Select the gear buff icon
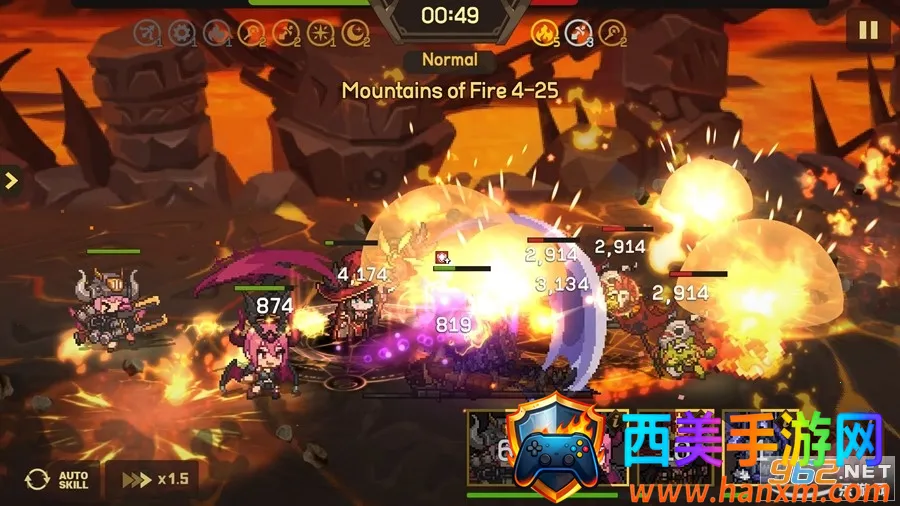 181,34
